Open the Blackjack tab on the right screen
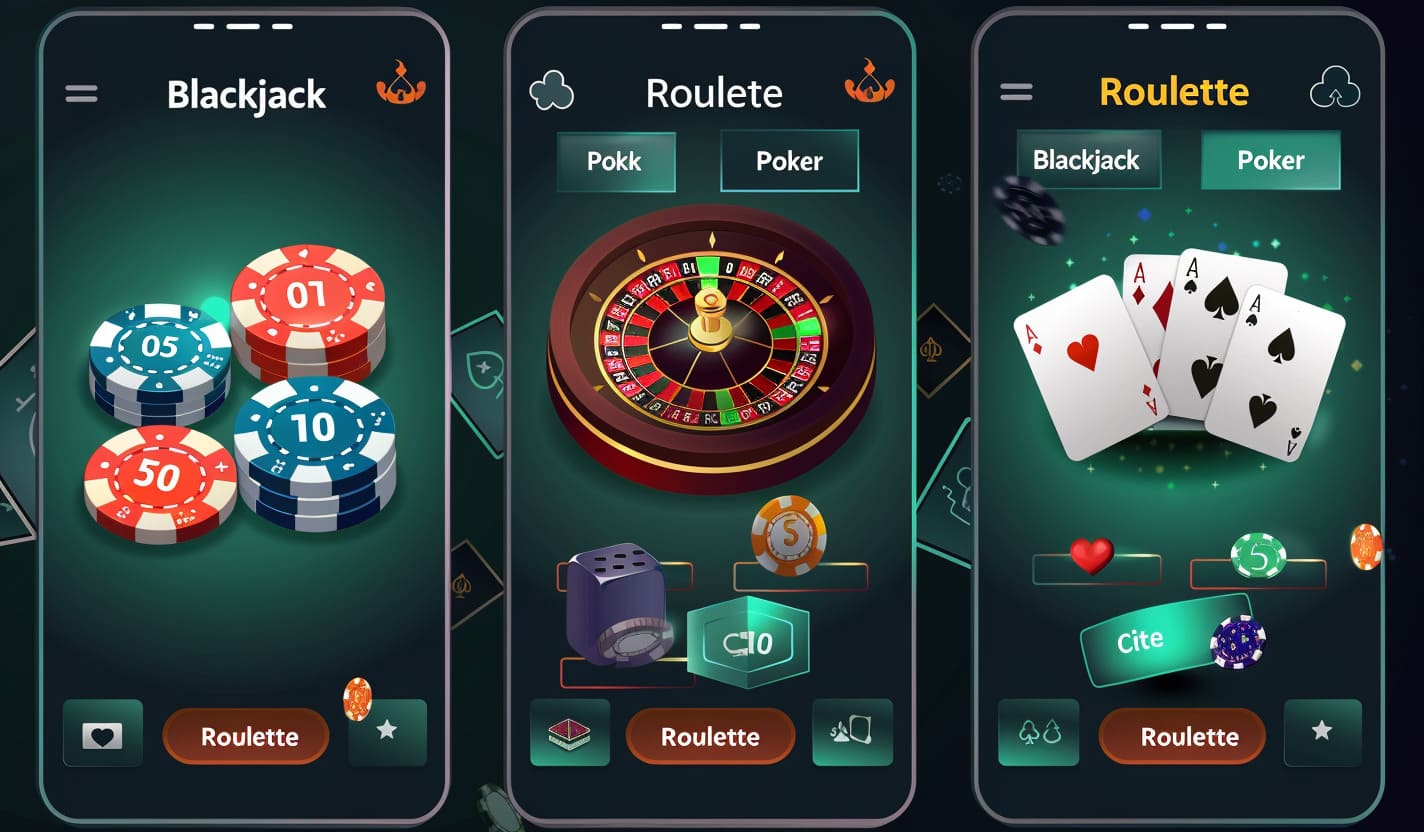The height and width of the screenshot is (832, 1424). (x=1088, y=160)
